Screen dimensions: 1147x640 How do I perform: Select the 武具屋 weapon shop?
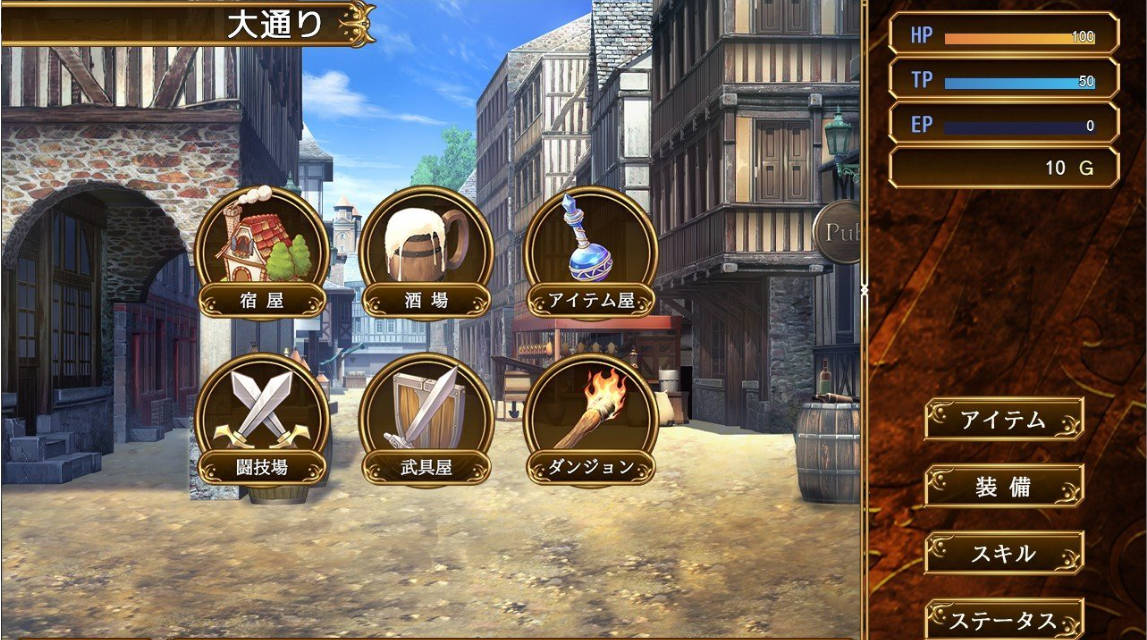click(x=426, y=419)
